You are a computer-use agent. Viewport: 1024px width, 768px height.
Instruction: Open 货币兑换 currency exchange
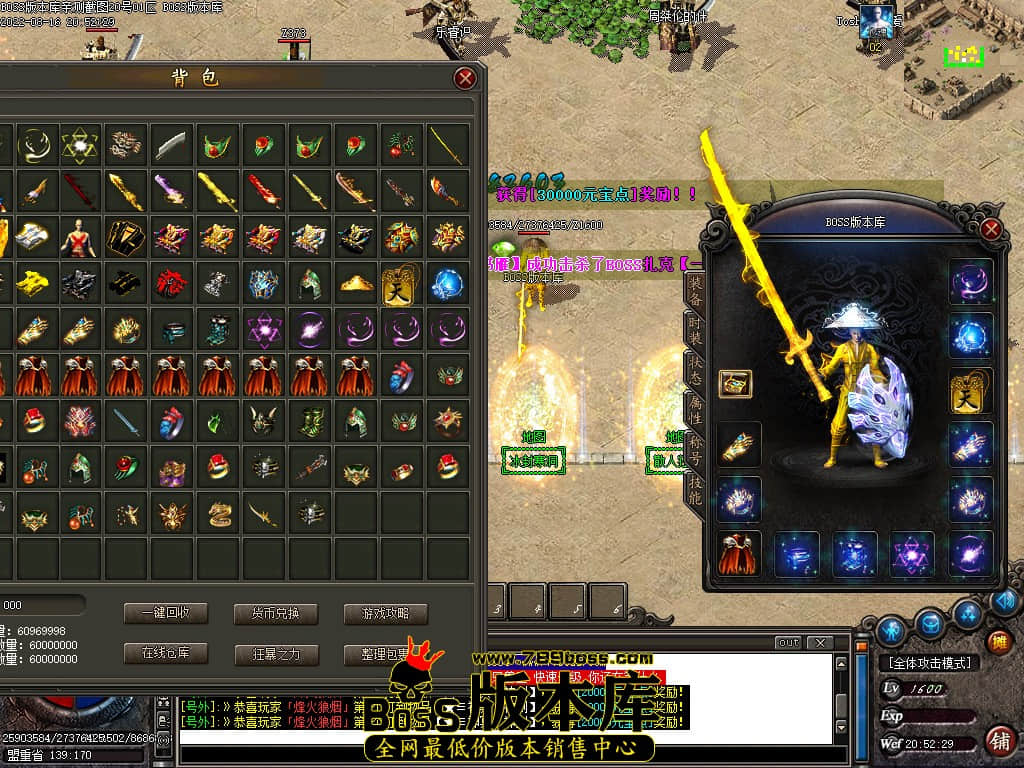275,613
